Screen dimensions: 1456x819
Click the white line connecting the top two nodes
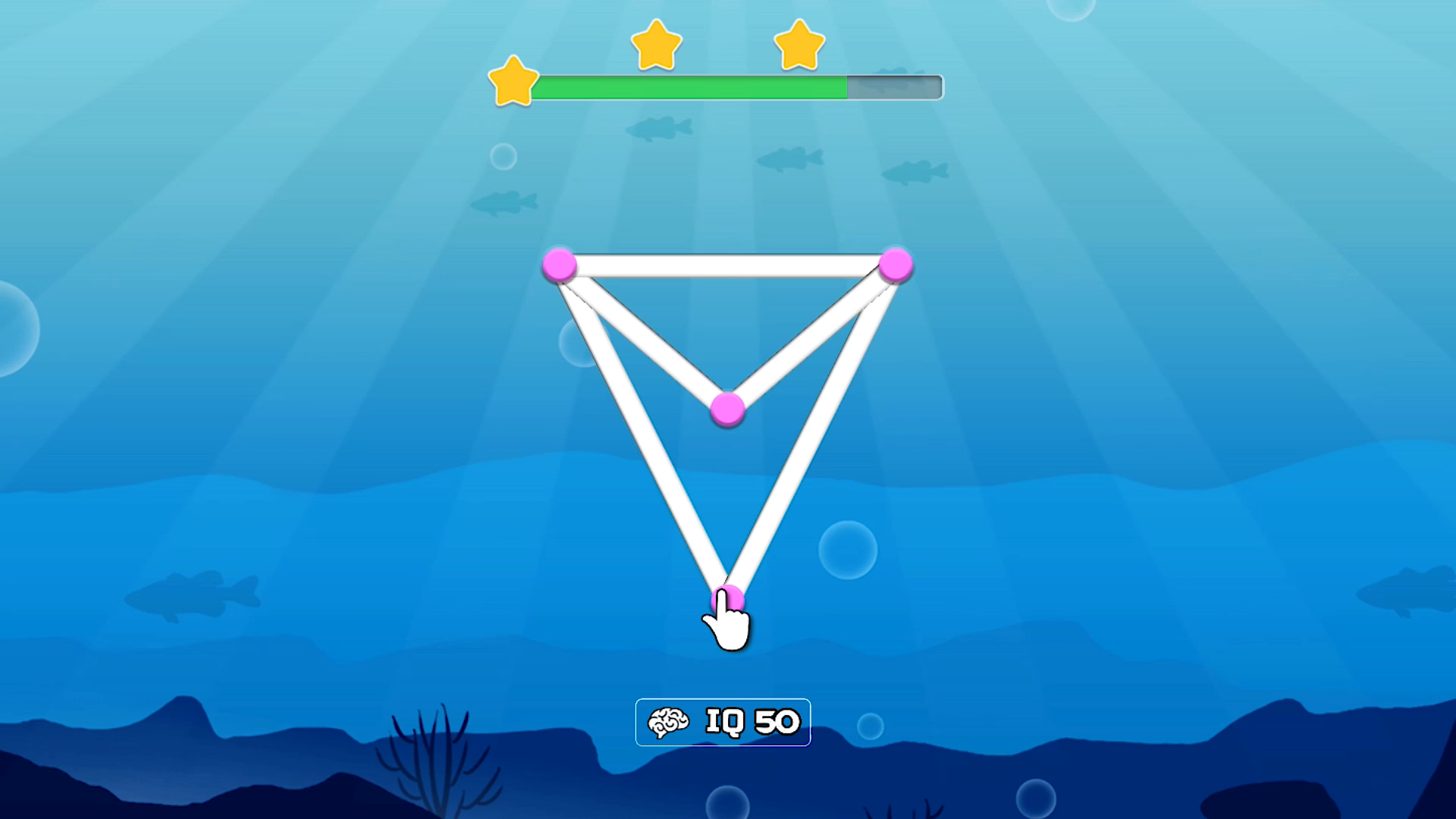pyautogui.click(x=726, y=265)
